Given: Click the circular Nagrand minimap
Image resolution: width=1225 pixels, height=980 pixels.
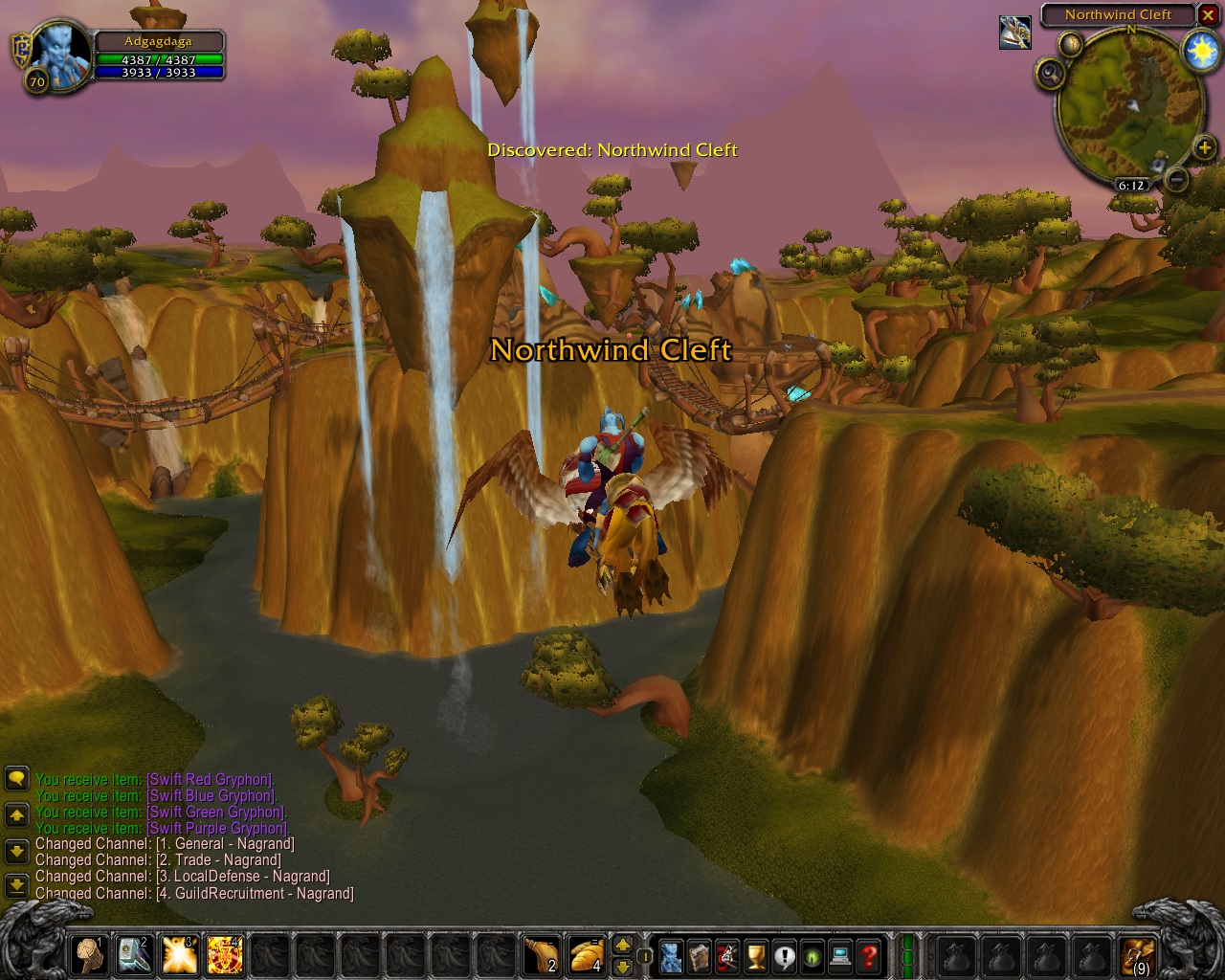Looking at the screenshot, I should [x=1129, y=103].
